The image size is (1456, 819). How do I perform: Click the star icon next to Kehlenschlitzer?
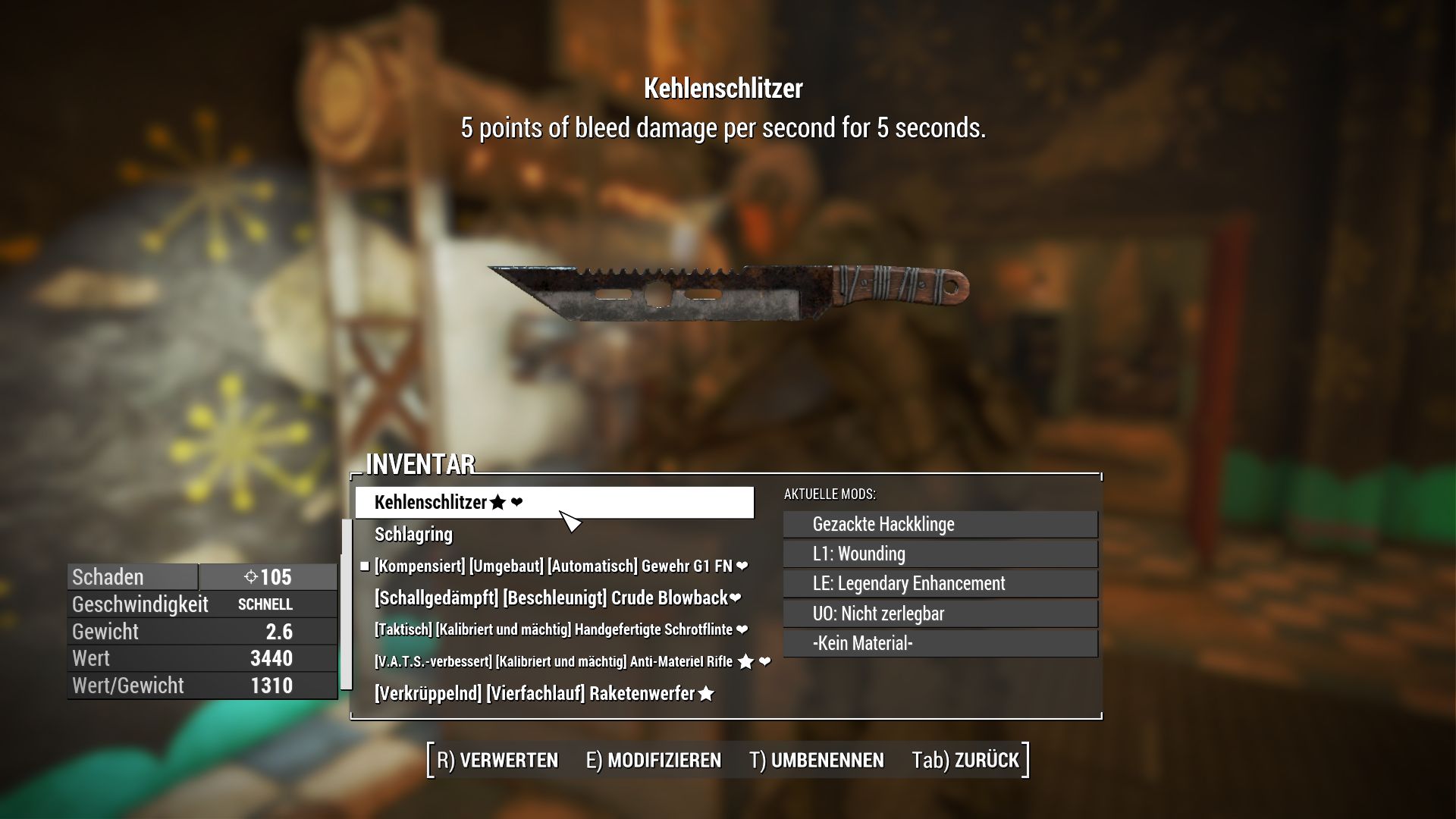coord(498,501)
